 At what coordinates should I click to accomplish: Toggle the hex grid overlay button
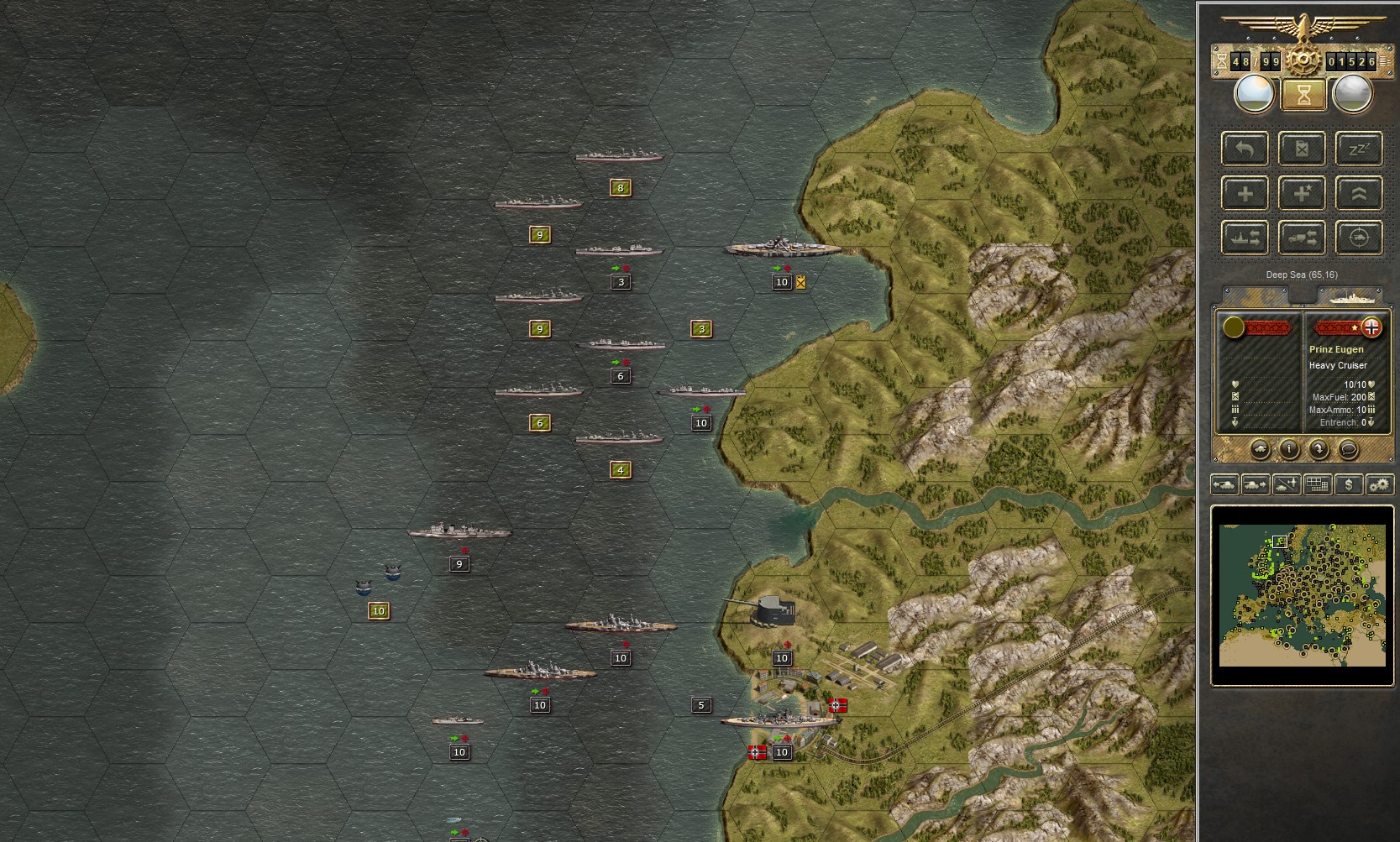(1316, 484)
